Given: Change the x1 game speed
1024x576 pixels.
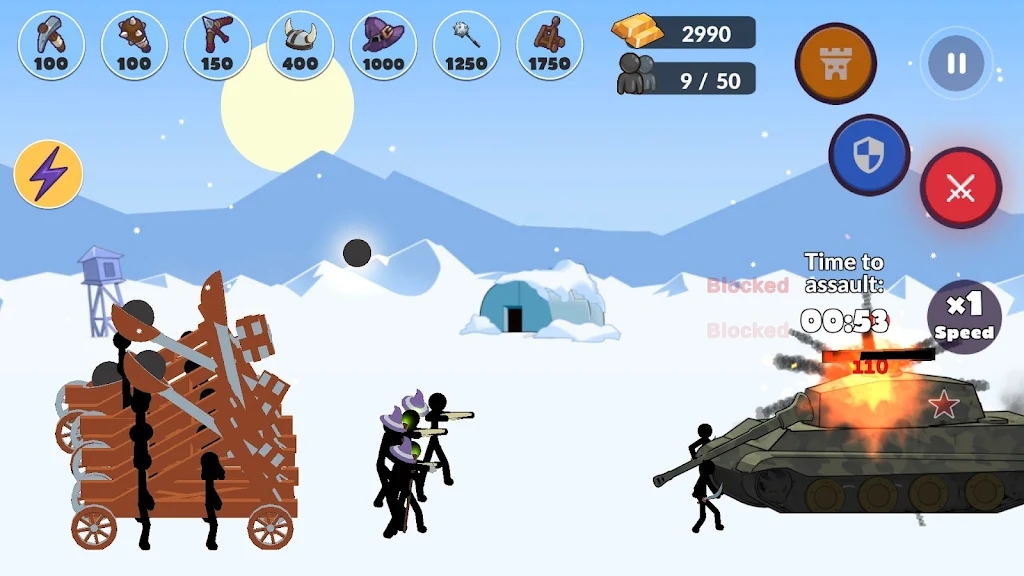Looking at the screenshot, I should [964, 318].
